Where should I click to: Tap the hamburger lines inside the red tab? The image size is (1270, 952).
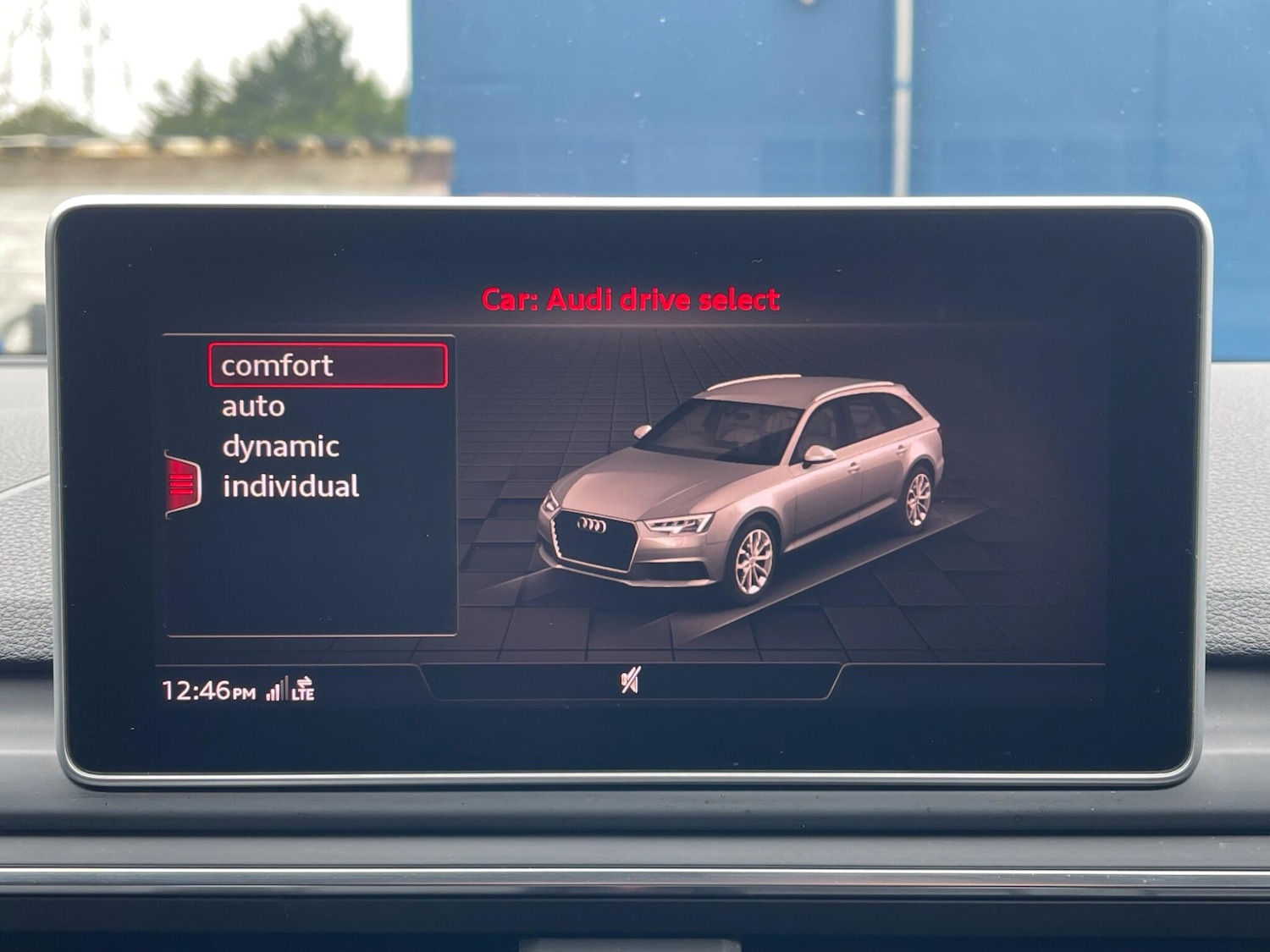coord(179,484)
